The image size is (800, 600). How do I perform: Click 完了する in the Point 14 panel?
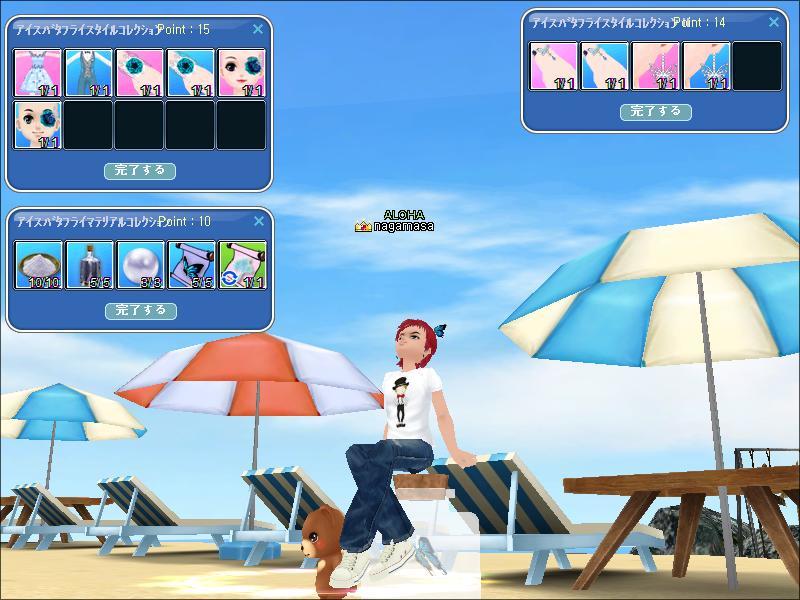tap(656, 112)
